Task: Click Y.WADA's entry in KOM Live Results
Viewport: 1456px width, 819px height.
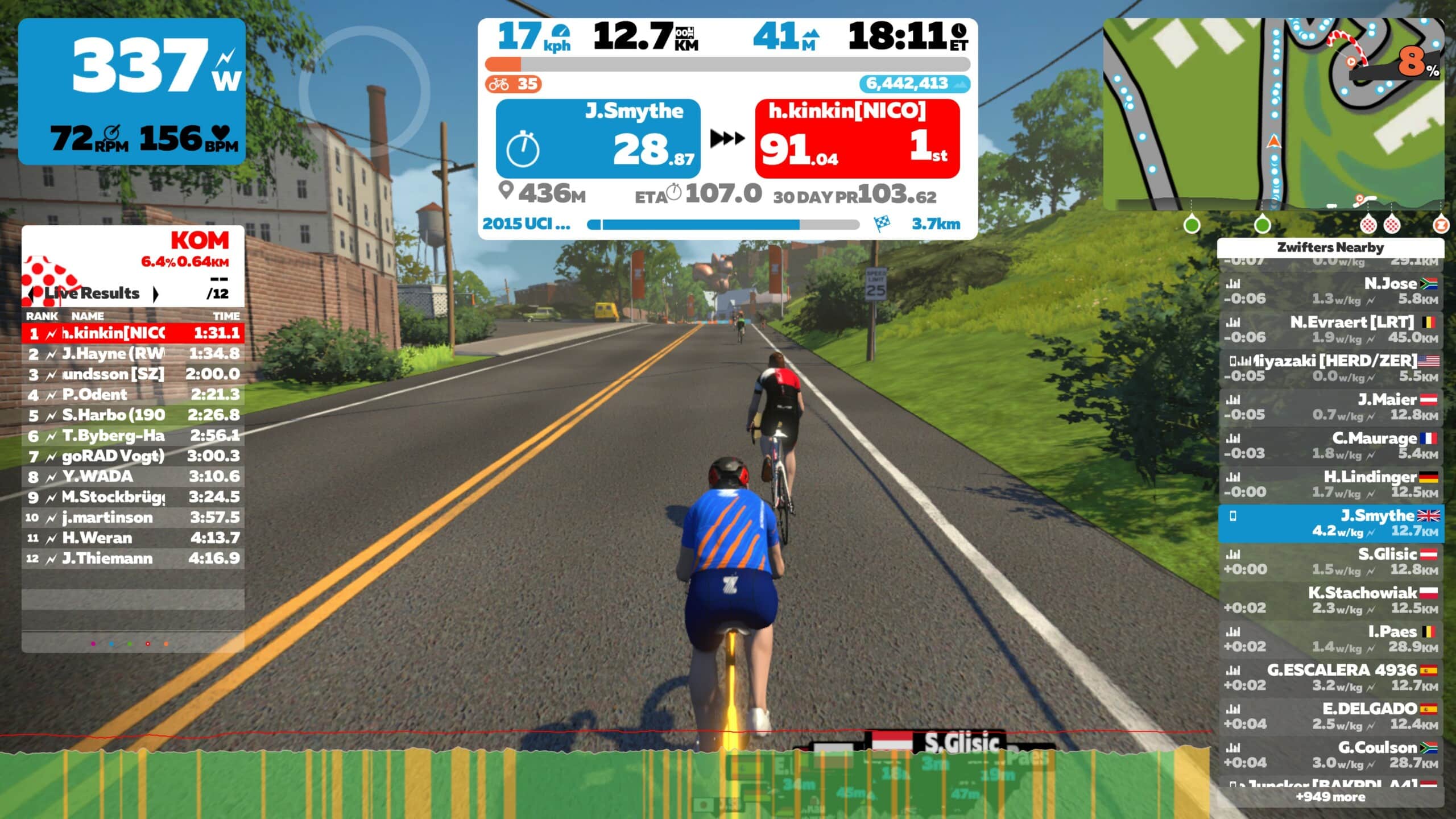Action: (x=133, y=477)
